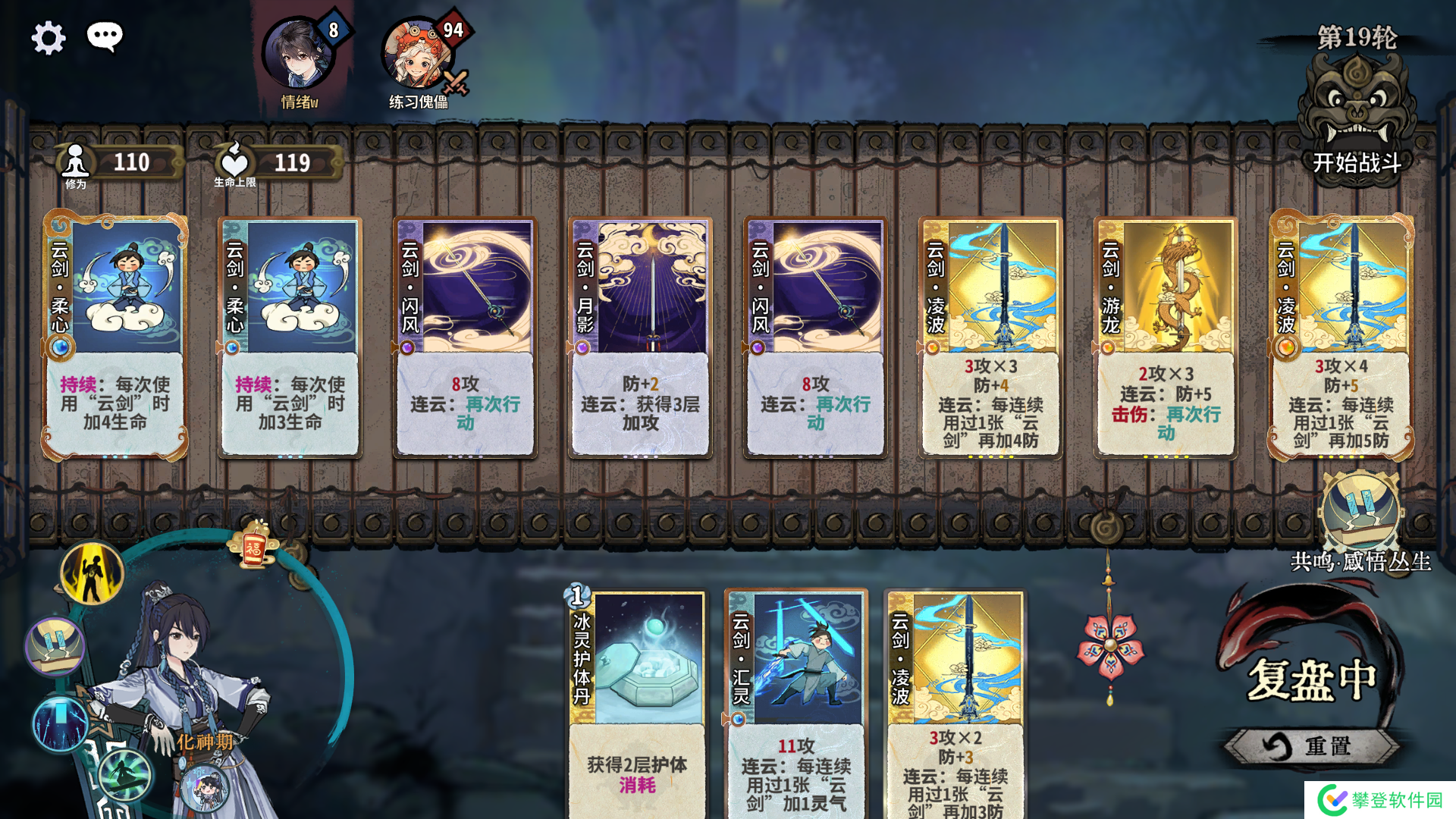Pick the 云剑·凌波 card with 3攻×3
Screen dimensions: 1456x819
(990, 337)
